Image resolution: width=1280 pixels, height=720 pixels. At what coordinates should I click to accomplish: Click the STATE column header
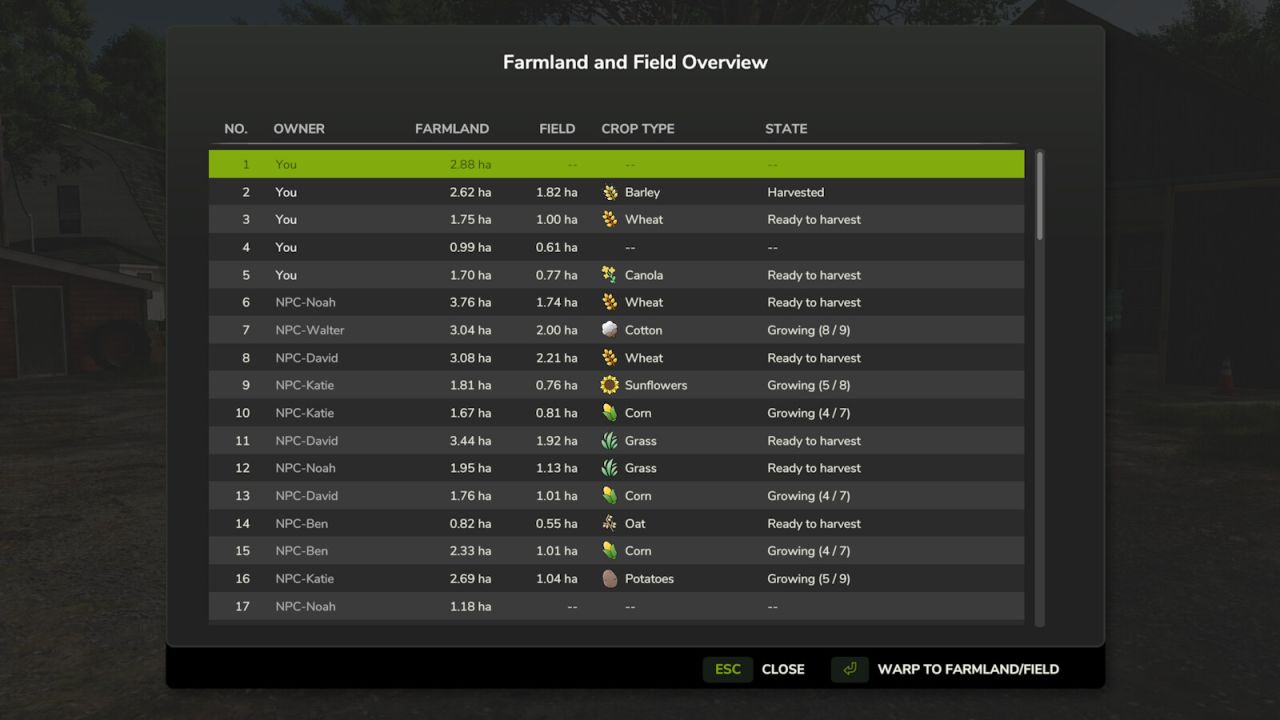click(786, 128)
